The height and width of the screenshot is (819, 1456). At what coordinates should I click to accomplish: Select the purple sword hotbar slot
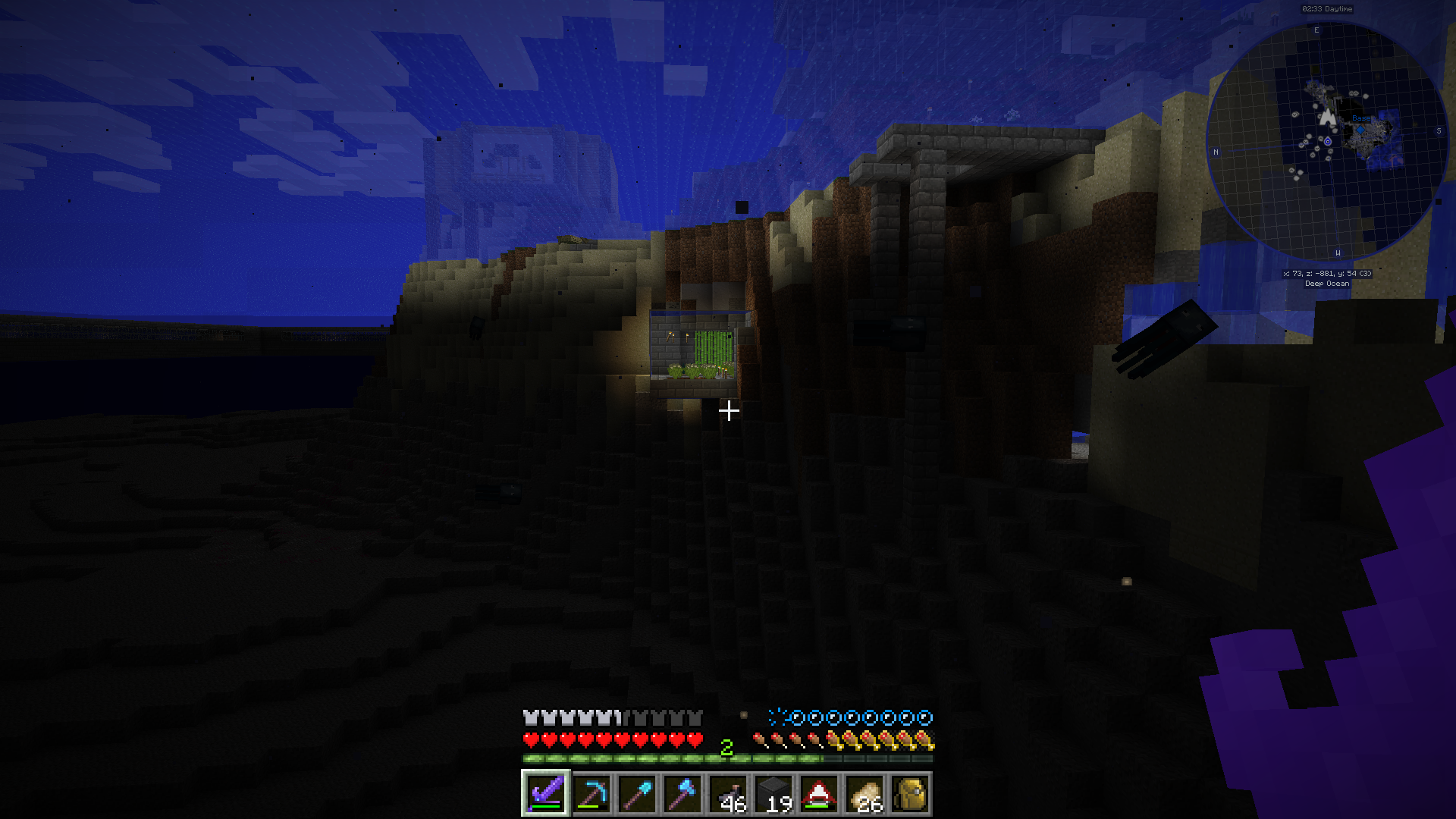(x=545, y=794)
